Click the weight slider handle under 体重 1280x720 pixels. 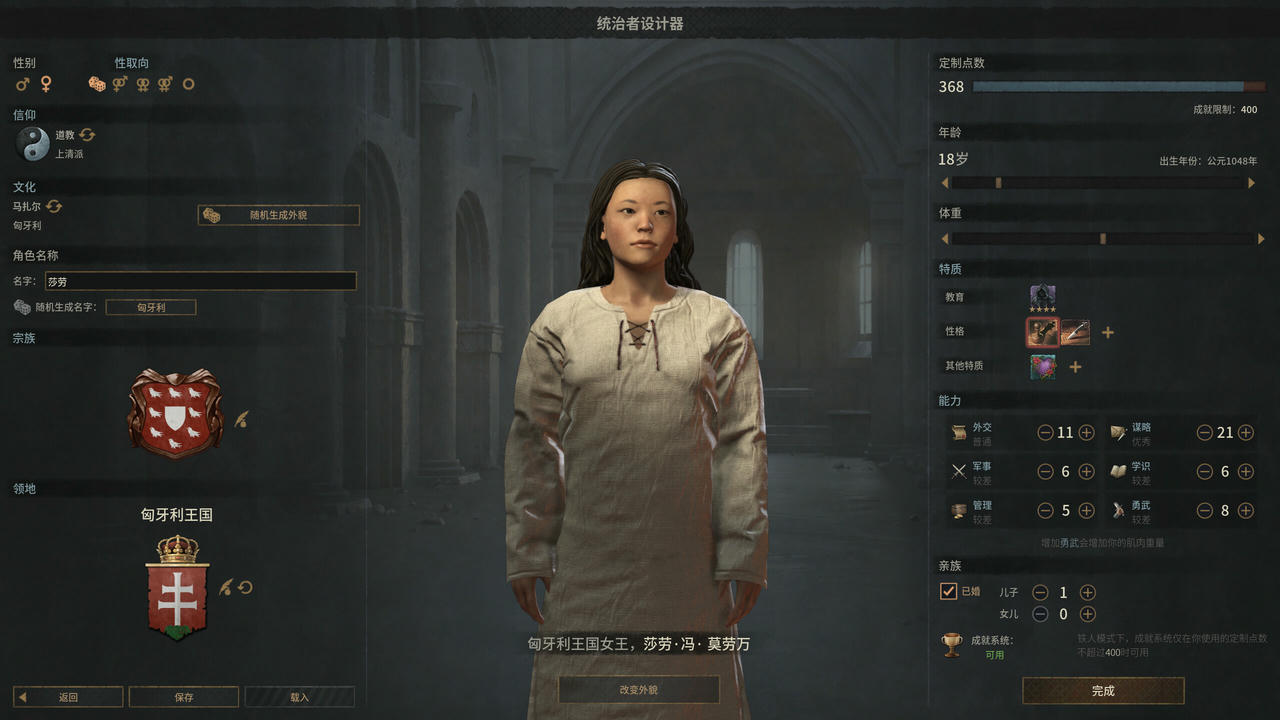click(x=1103, y=239)
